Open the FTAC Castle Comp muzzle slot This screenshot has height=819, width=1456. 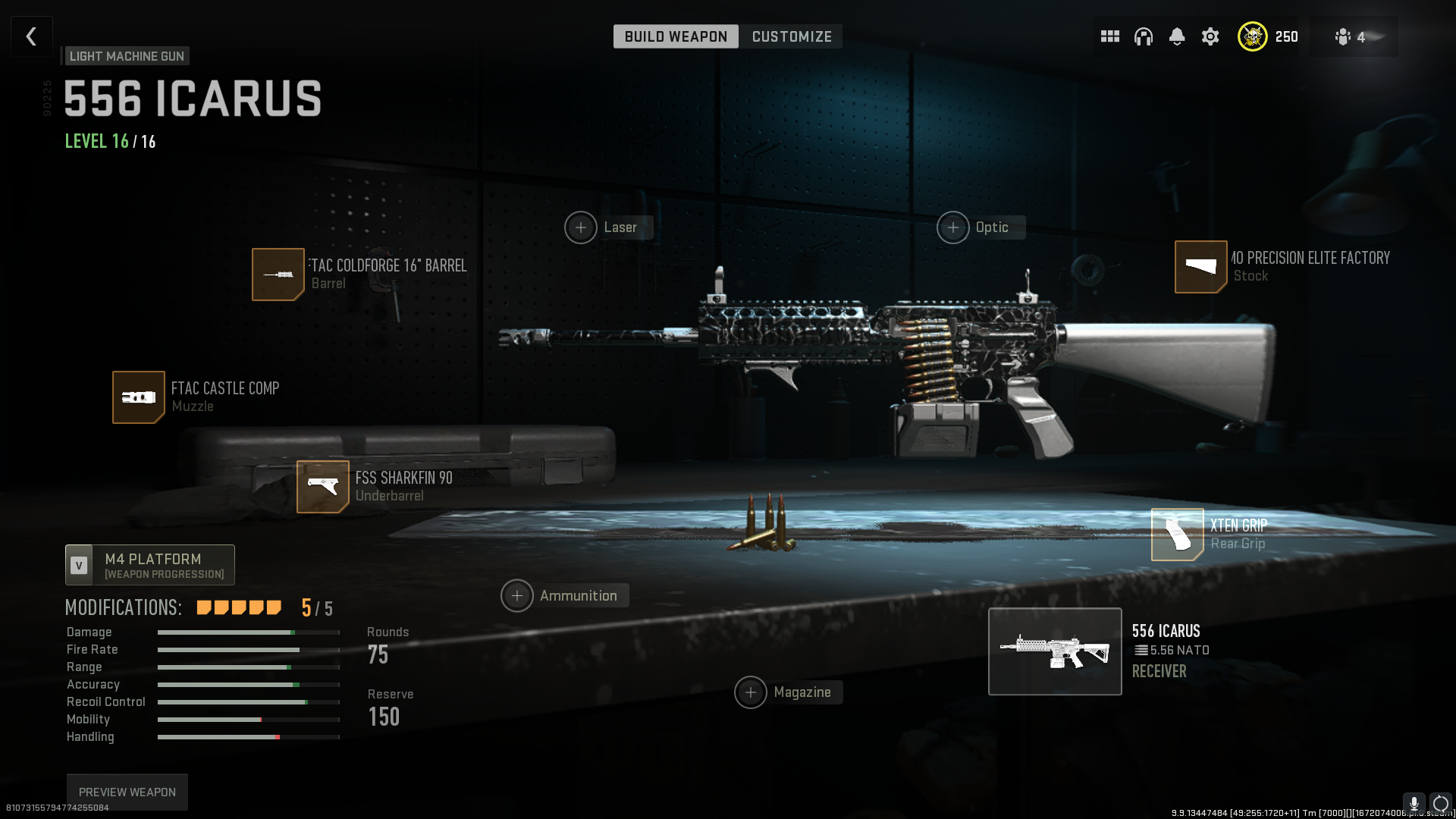click(139, 397)
